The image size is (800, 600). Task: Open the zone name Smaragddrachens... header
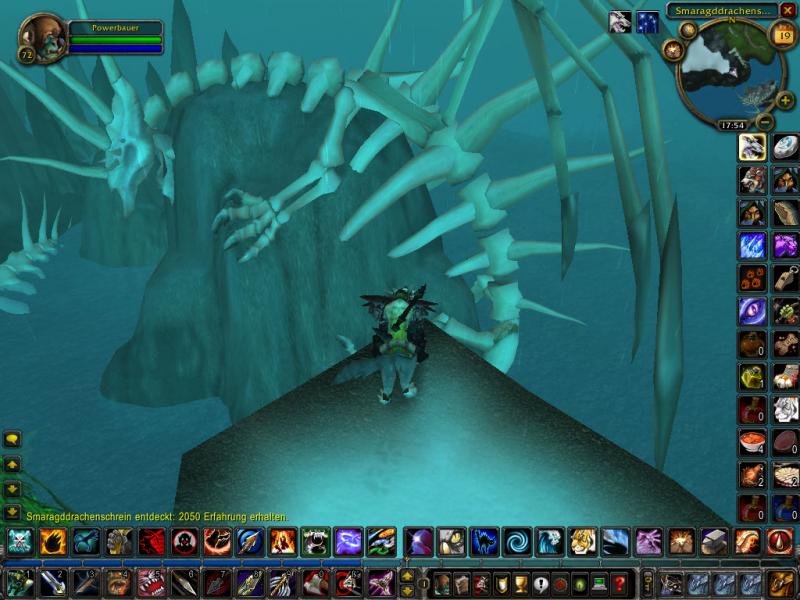(x=723, y=10)
